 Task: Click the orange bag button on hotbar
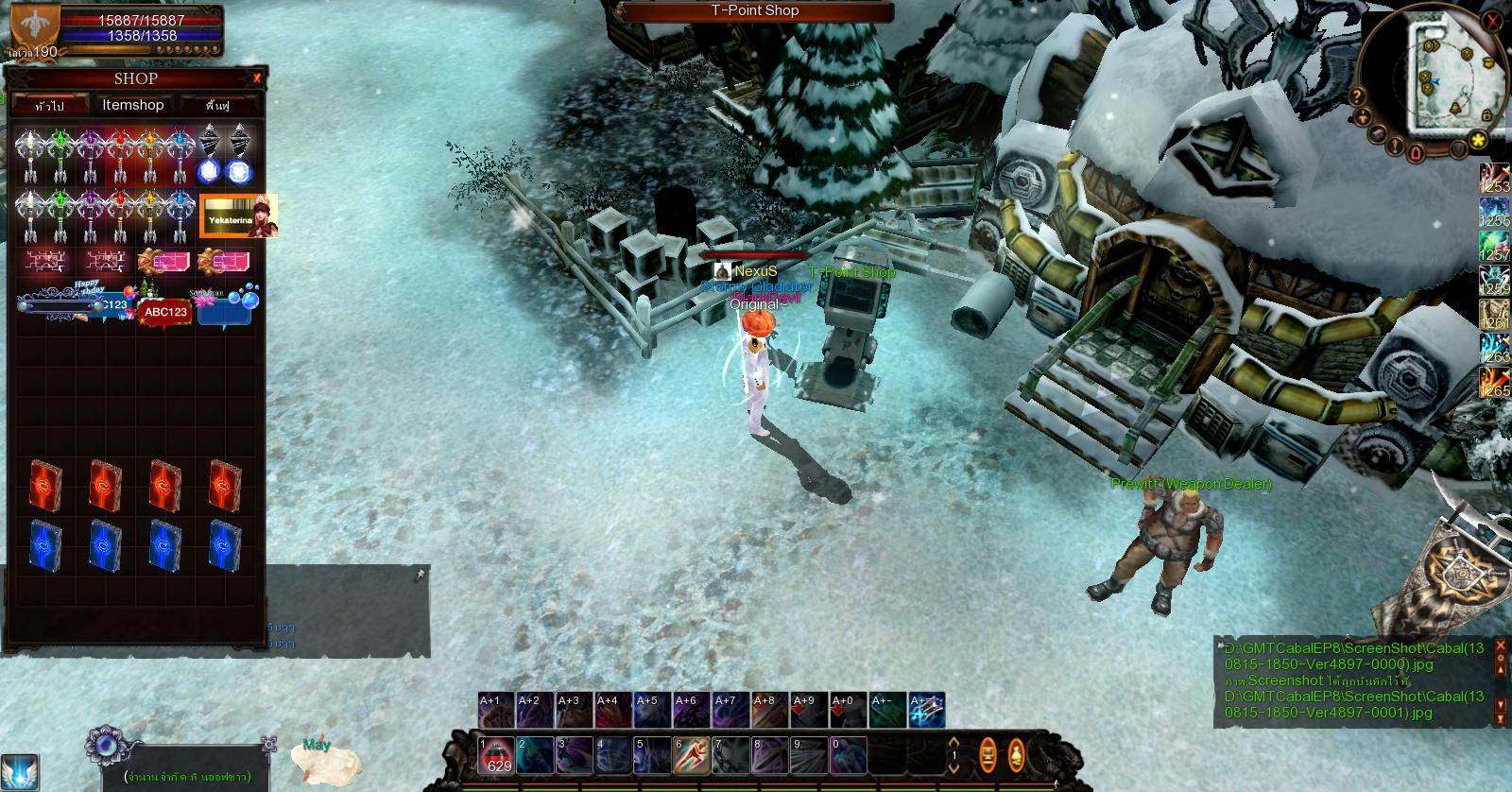(1016, 755)
